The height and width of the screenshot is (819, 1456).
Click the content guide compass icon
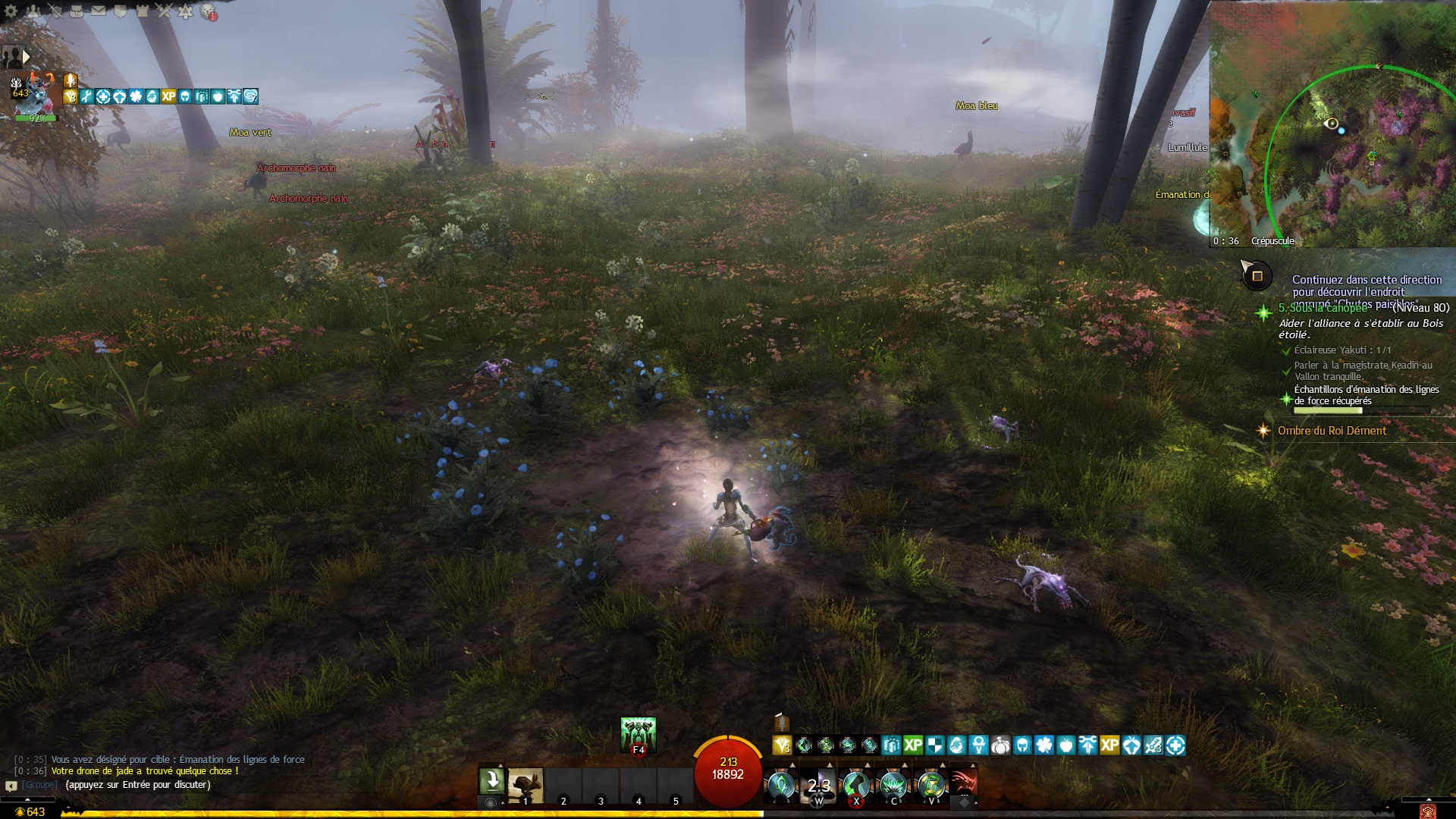[x=1257, y=276]
